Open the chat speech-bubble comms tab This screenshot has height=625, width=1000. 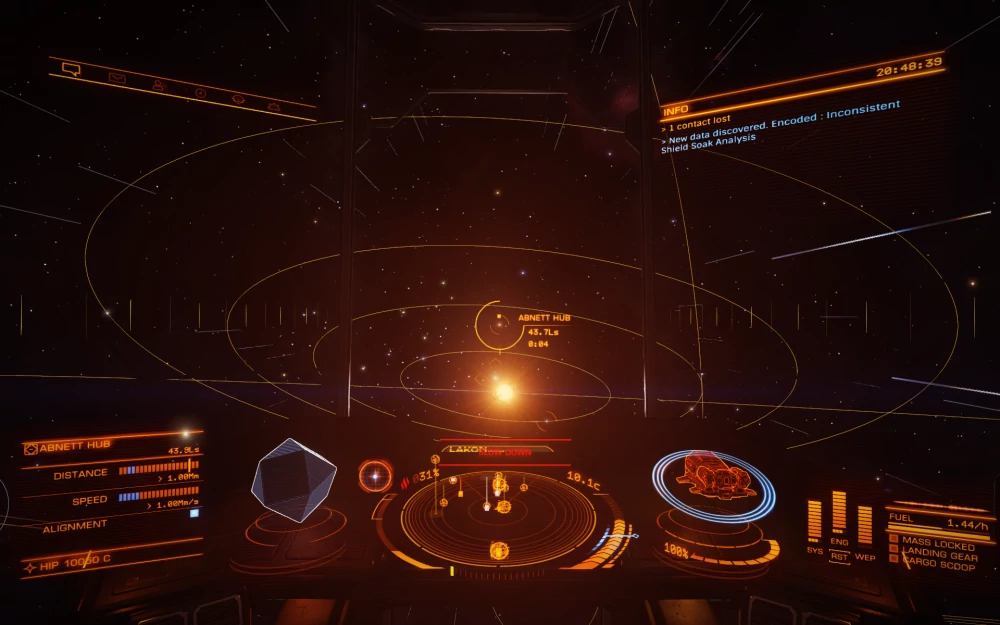pos(70,69)
